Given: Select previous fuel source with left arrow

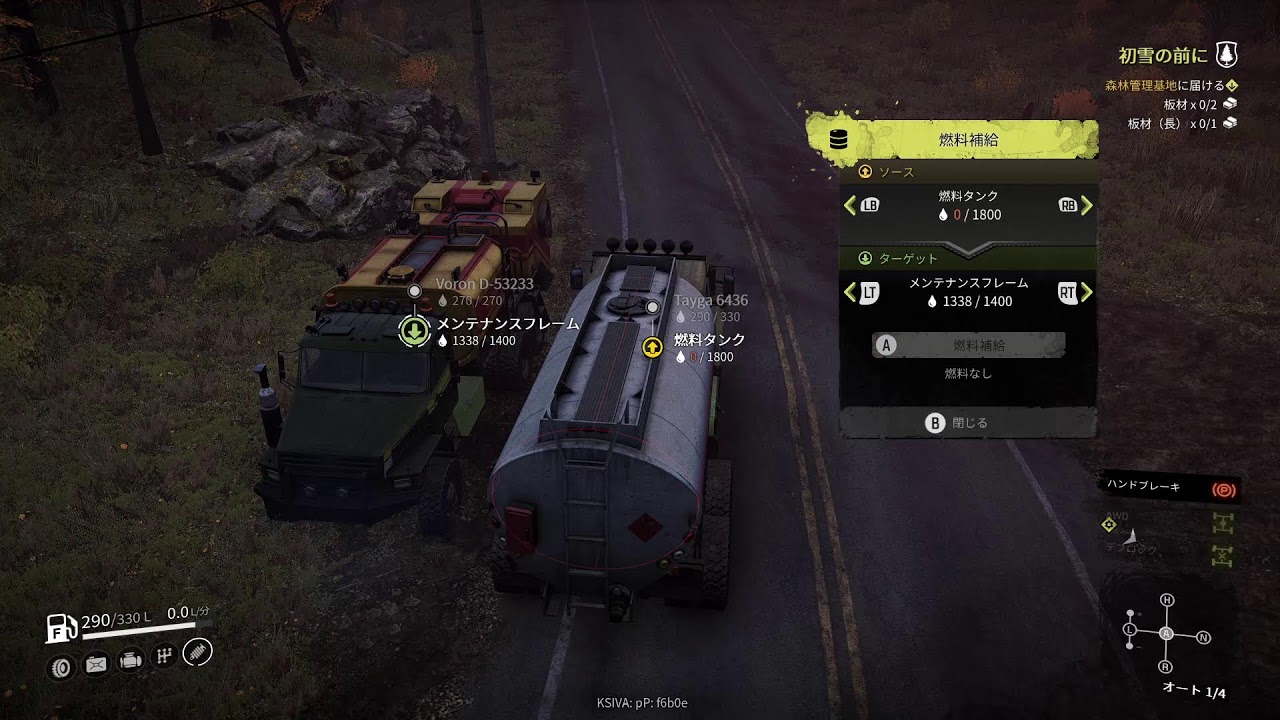Looking at the screenshot, I should coord(851,205).
